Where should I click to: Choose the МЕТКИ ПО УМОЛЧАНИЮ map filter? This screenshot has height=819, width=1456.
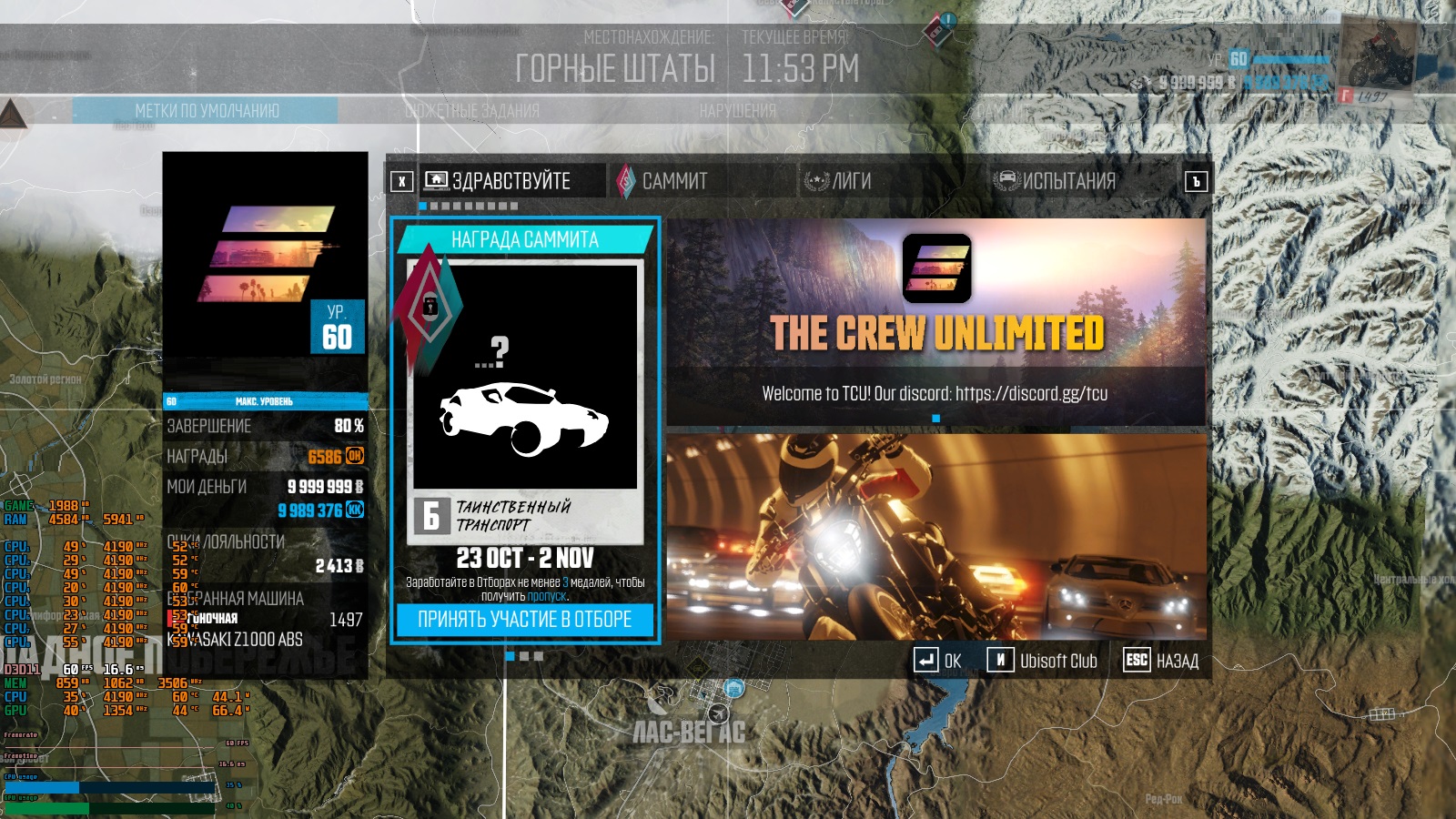click(207, 111)
